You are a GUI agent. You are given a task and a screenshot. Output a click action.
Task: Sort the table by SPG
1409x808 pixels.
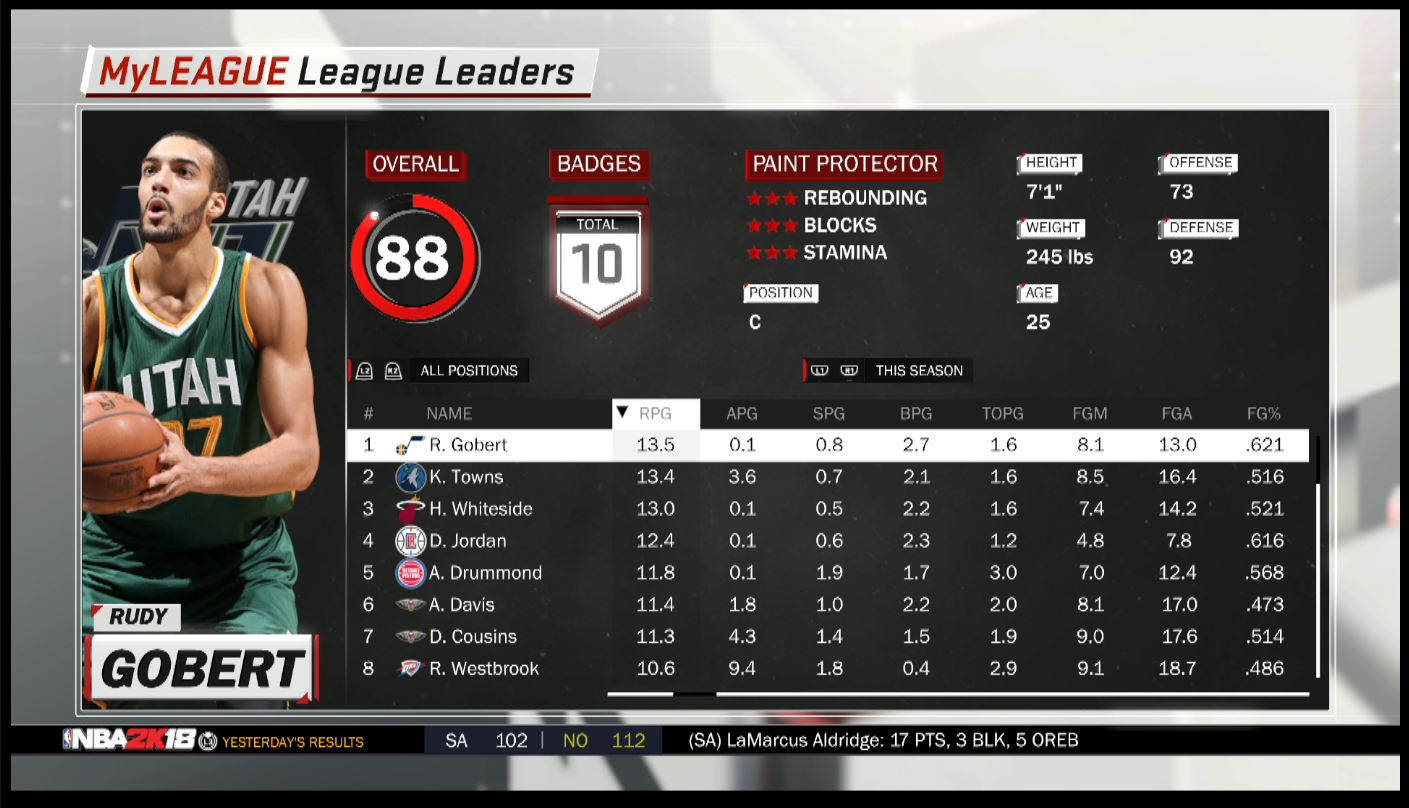829,413
